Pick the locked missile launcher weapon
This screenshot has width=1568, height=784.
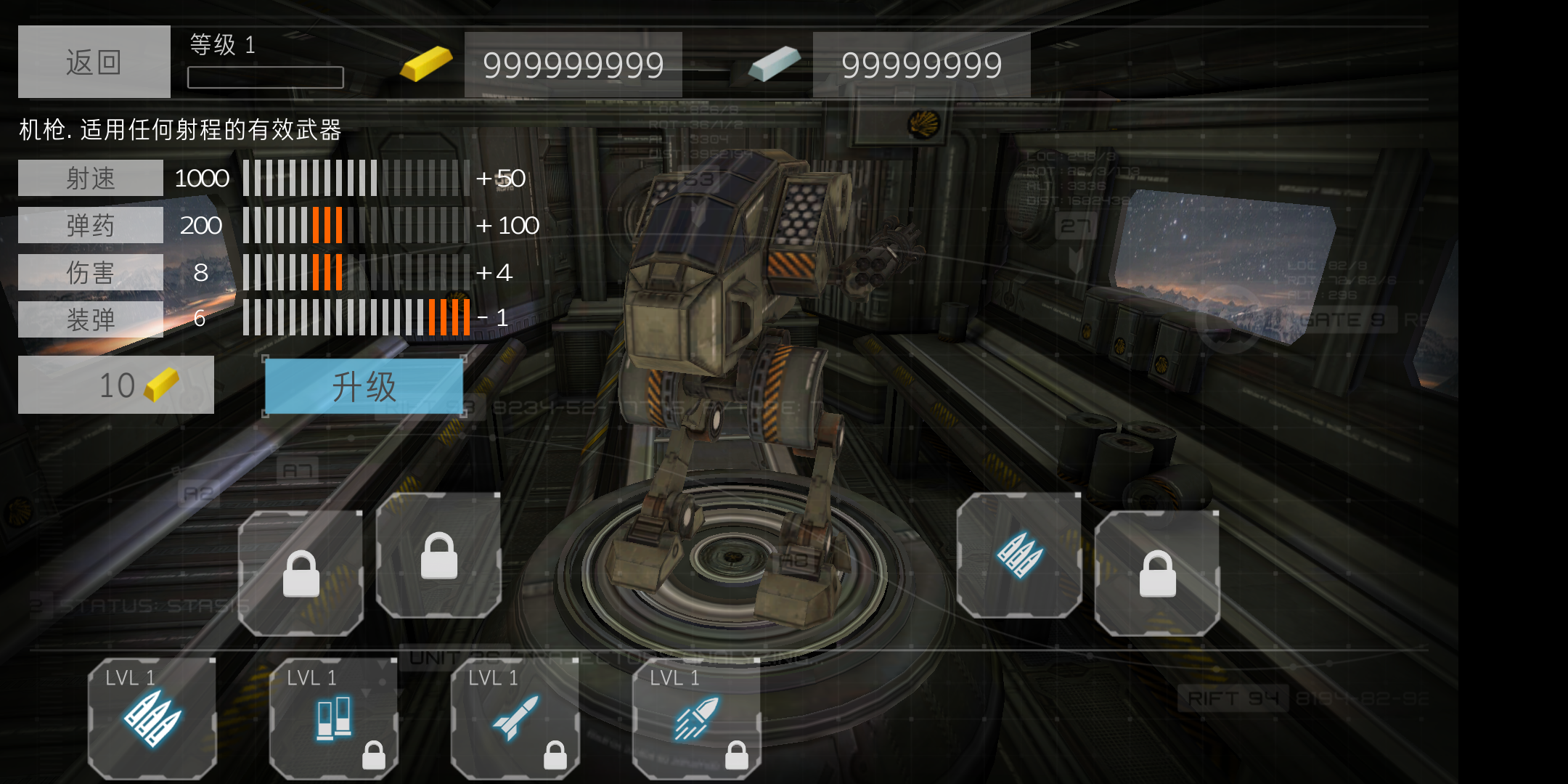coord(696,718)
